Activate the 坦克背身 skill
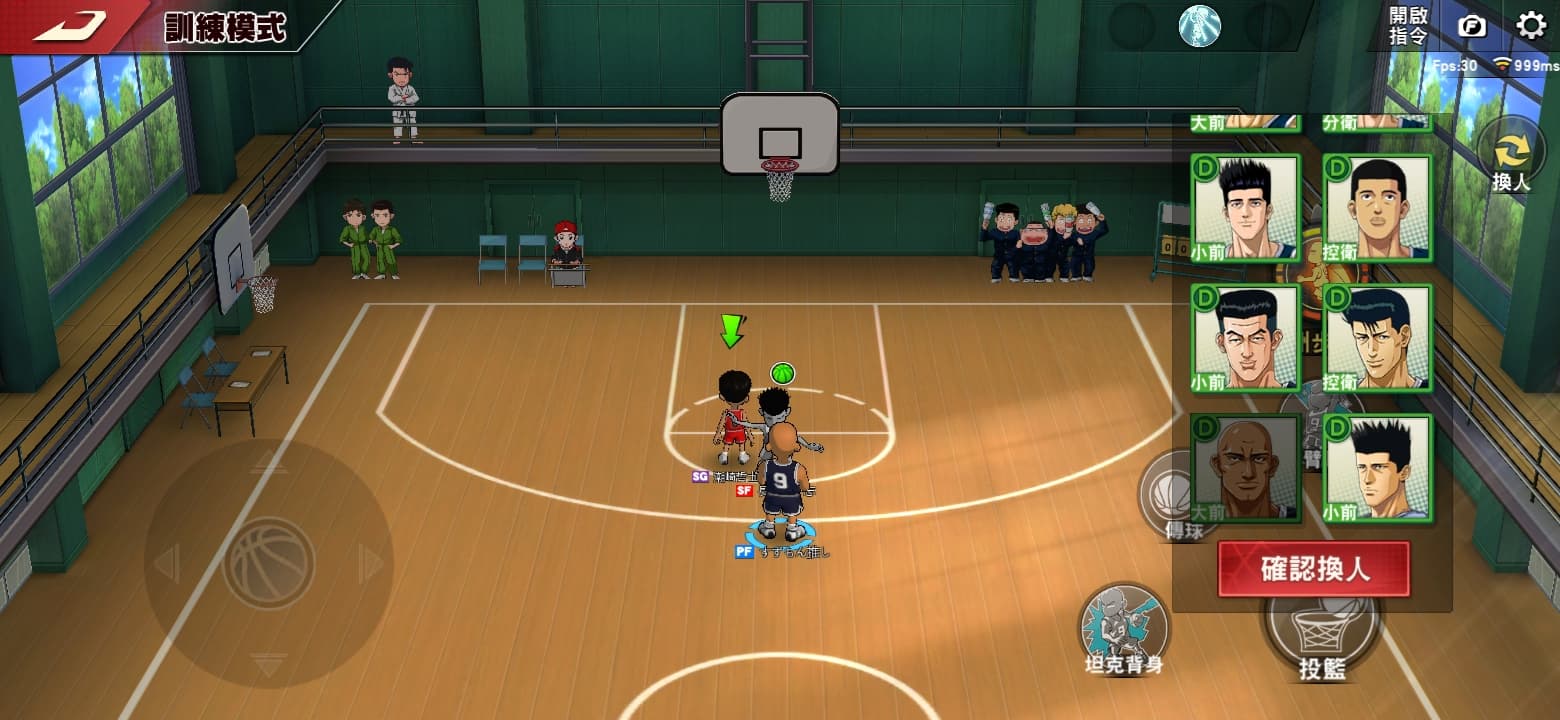Image resolution: width=1560 pixels, height=720 pixels. [1123, 629]
